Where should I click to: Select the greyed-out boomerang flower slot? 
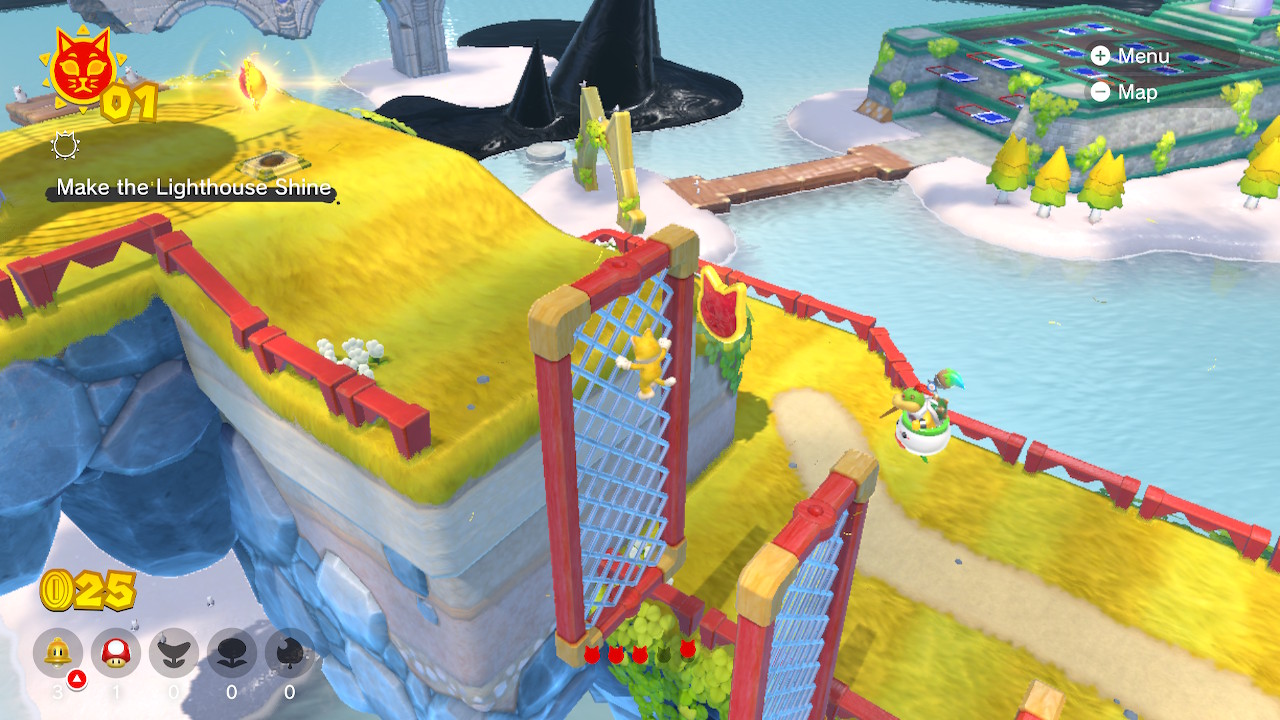point(174,653)
